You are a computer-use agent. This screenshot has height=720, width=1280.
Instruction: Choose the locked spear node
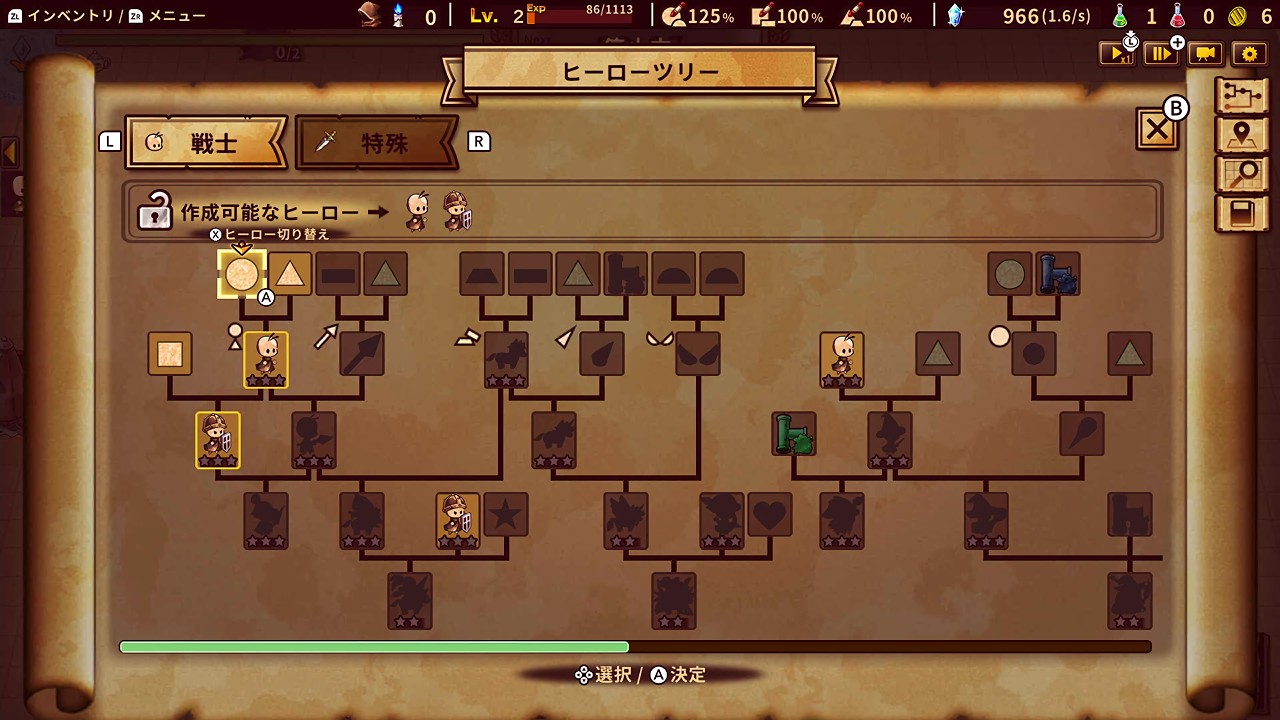point(361,354)
